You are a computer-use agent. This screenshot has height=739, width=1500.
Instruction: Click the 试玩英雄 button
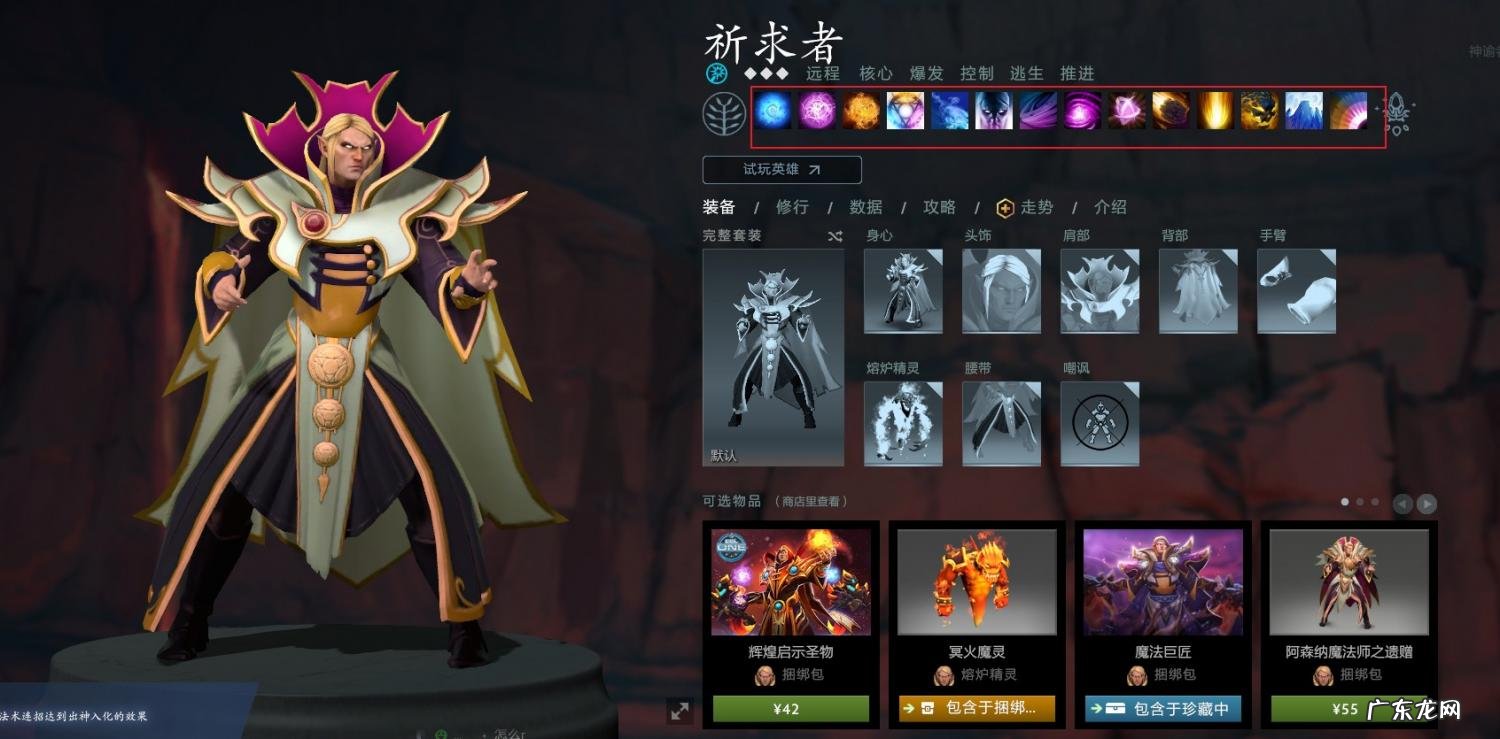pyautogui.click(x=784, y=169)
